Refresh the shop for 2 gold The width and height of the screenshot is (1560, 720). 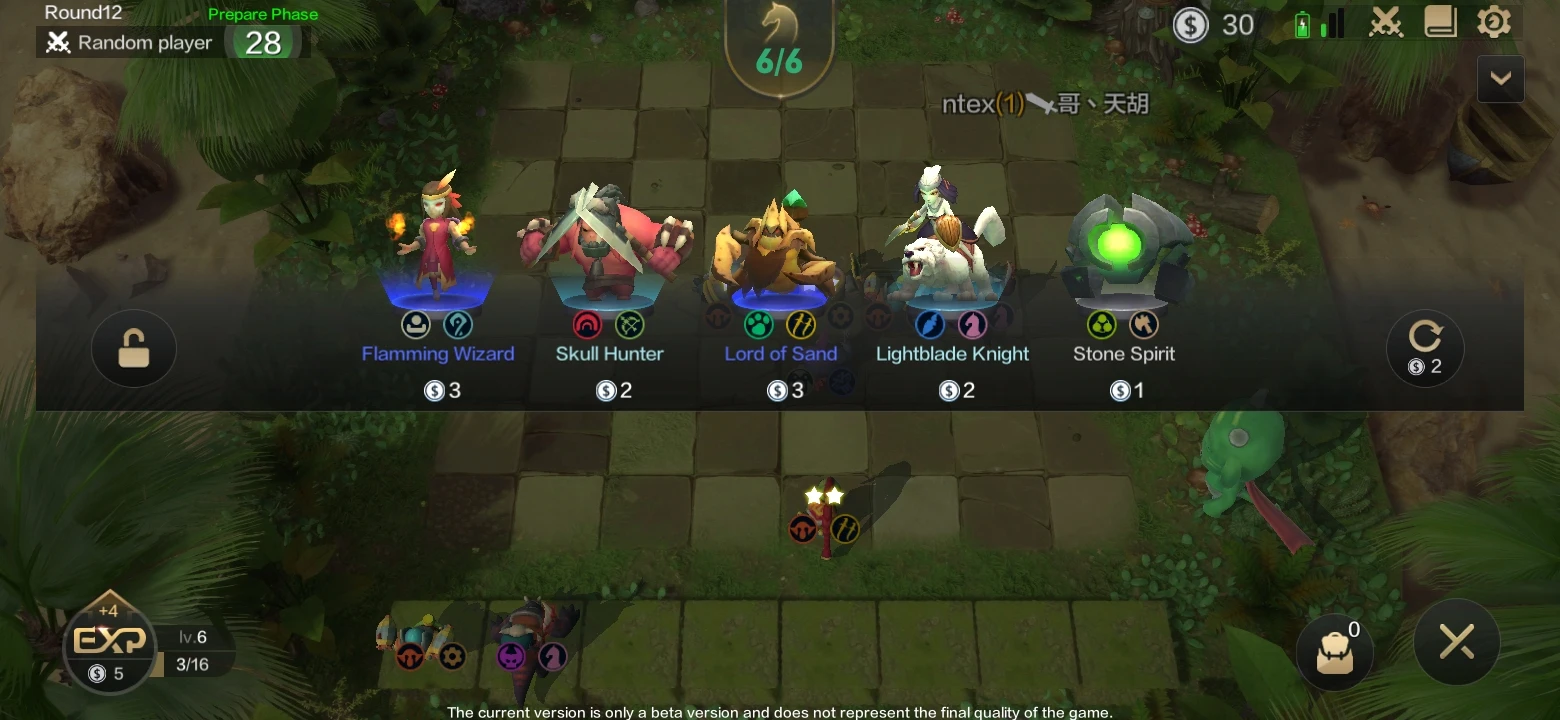point(1425,348)
